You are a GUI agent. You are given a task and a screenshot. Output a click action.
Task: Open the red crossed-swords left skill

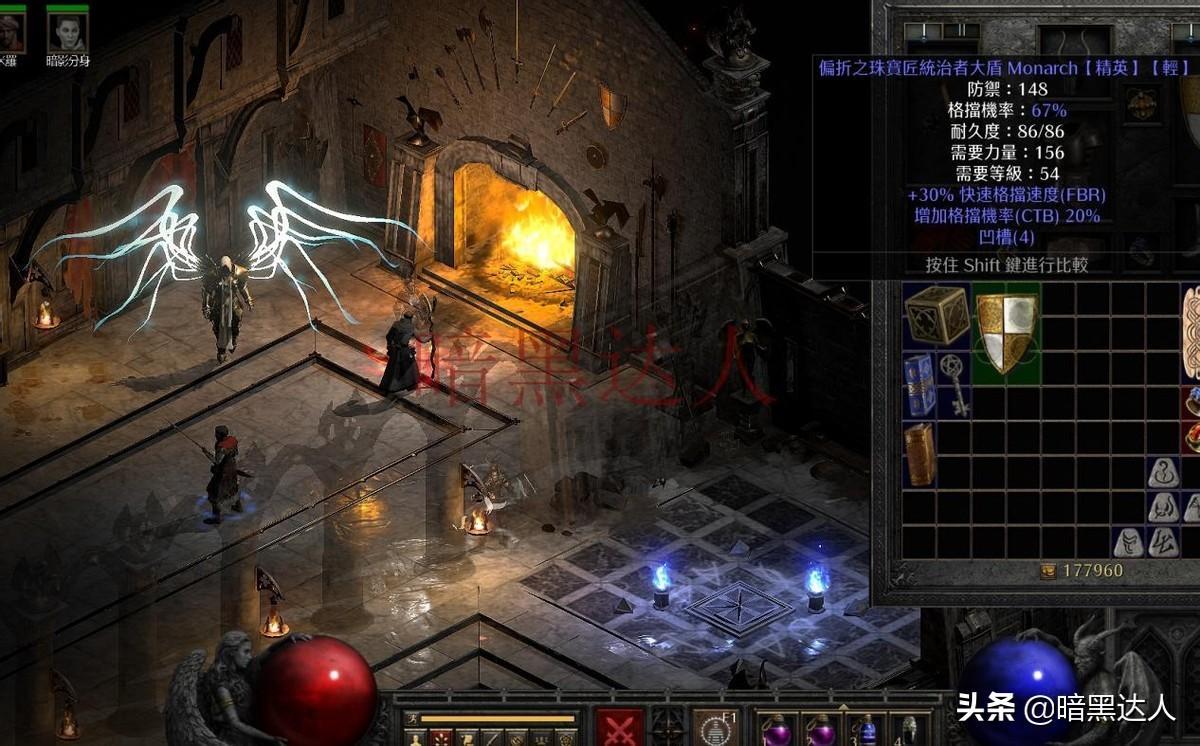[x=620, y=728]
